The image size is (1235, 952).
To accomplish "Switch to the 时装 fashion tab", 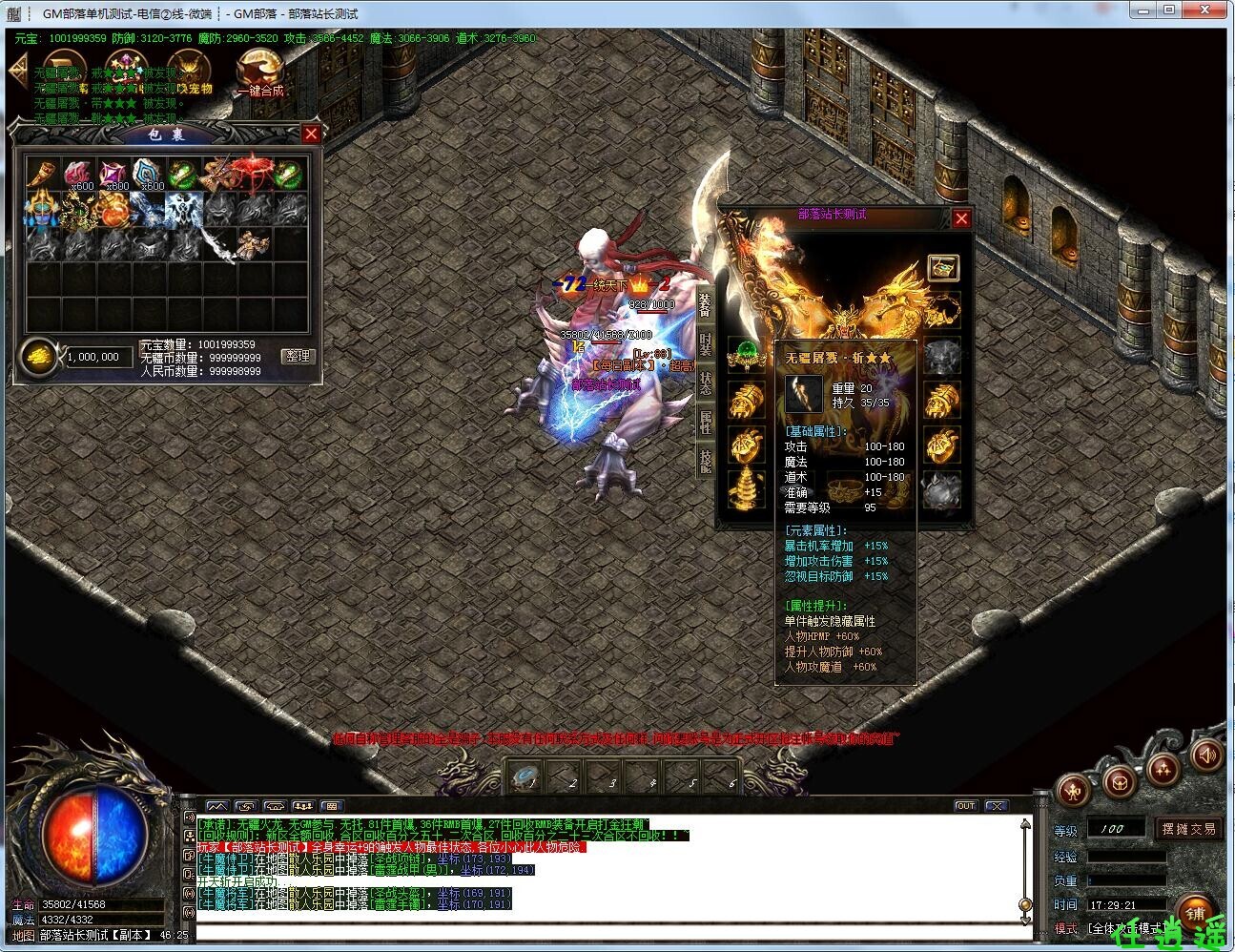I will pyautogui.click(x=706, y=344).
